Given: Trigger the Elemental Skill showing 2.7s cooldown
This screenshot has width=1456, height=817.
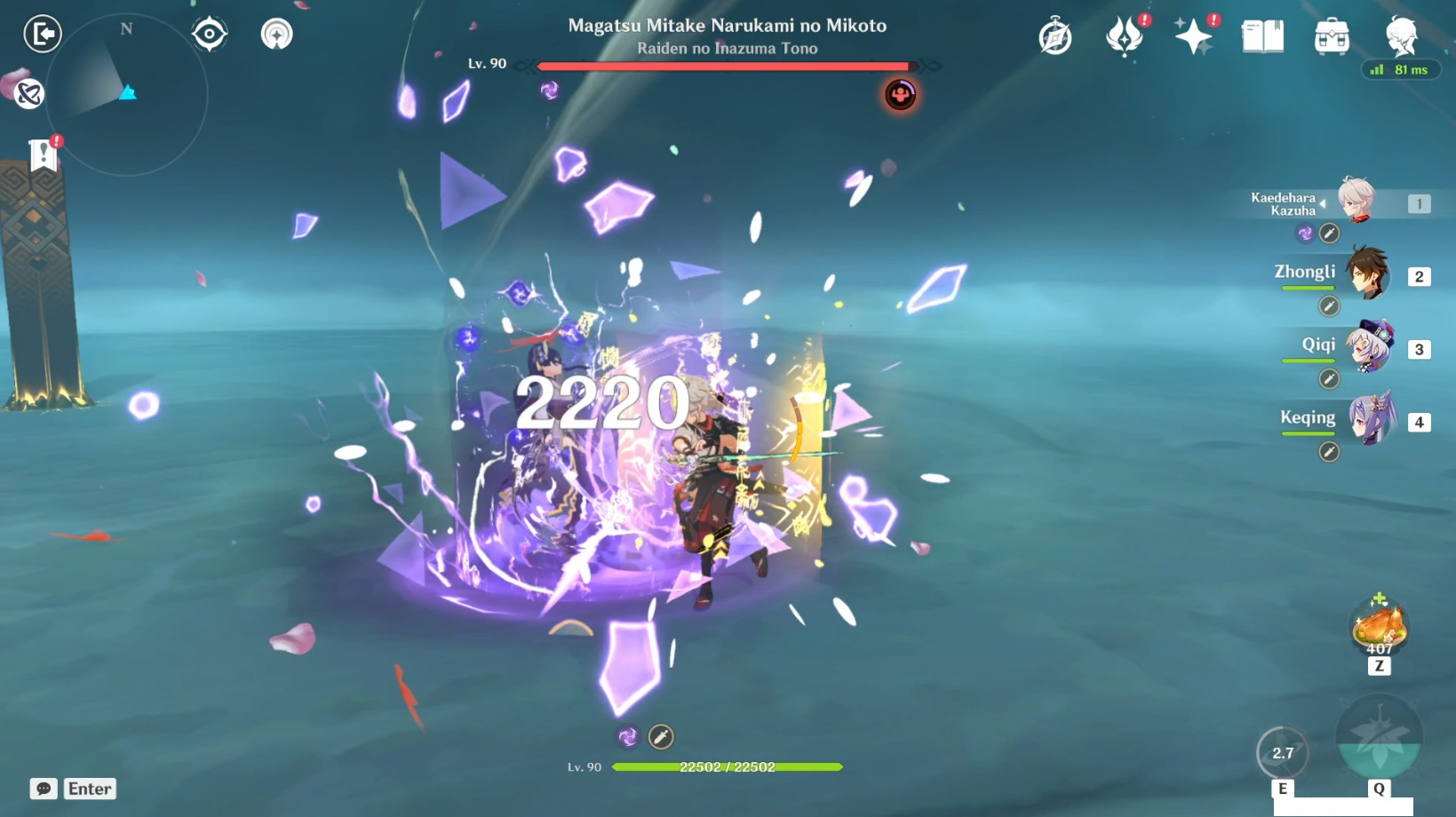Looking at the screenshot, I should 1282,752.
